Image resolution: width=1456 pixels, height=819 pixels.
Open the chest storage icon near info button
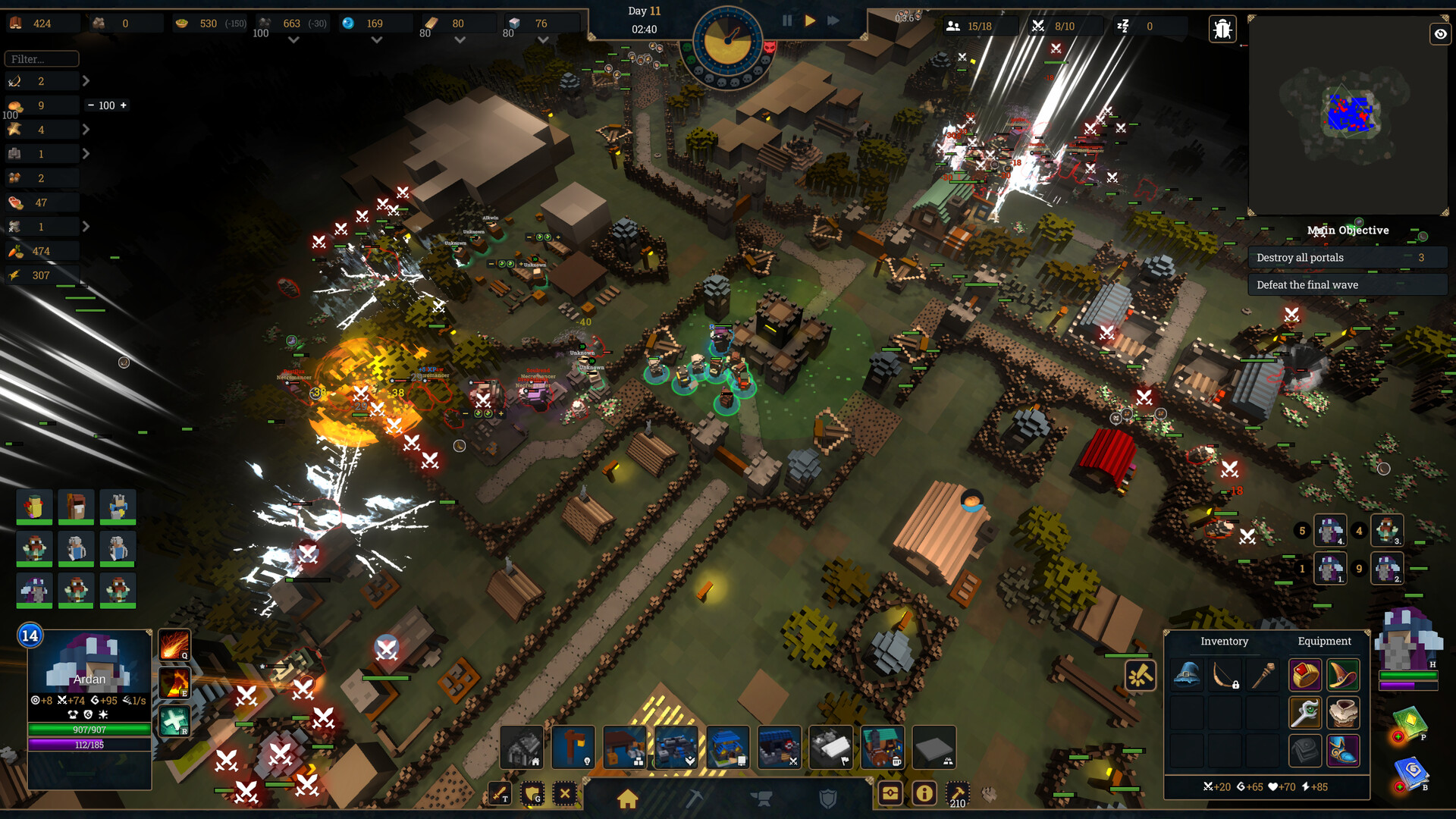click(x=890, y=793)
